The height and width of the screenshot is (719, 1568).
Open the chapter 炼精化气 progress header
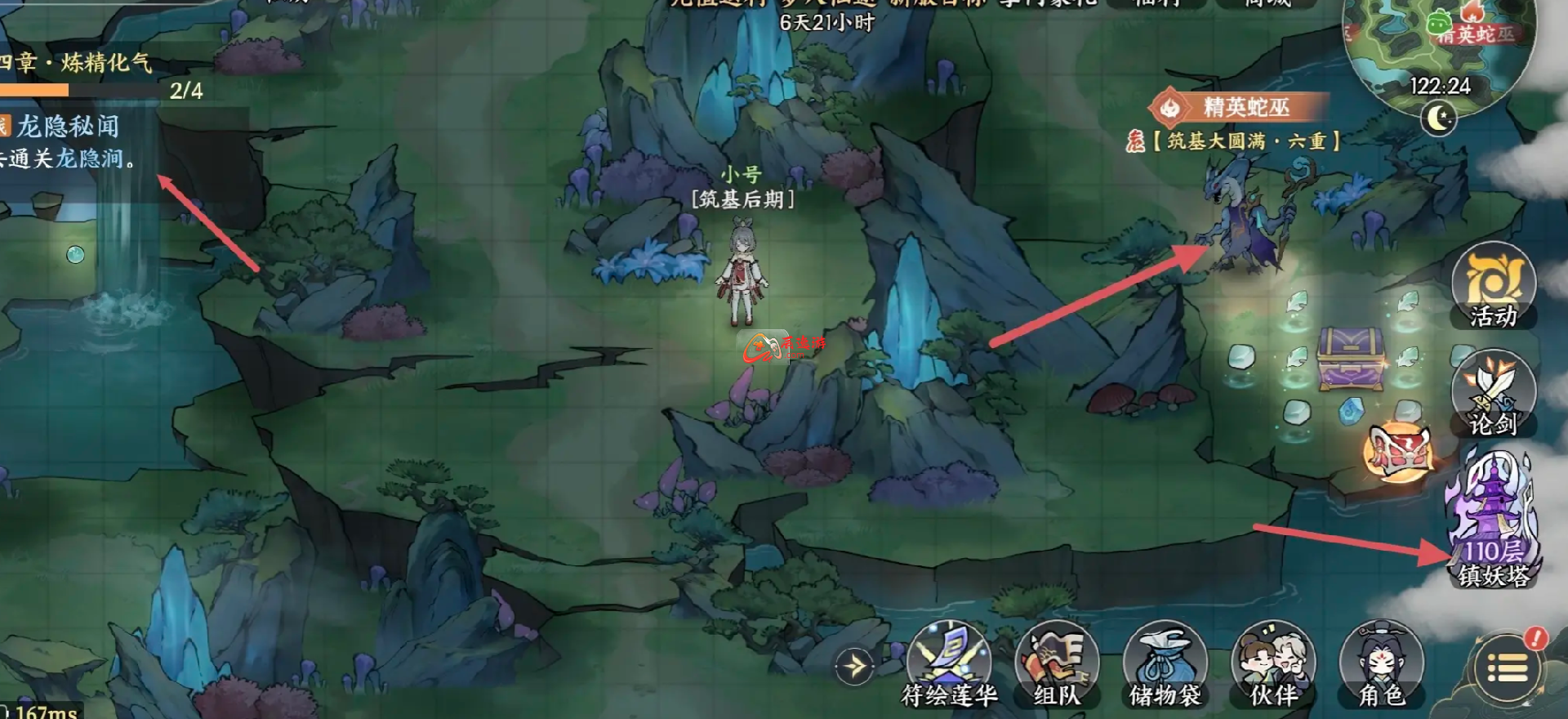click(78, 64)
